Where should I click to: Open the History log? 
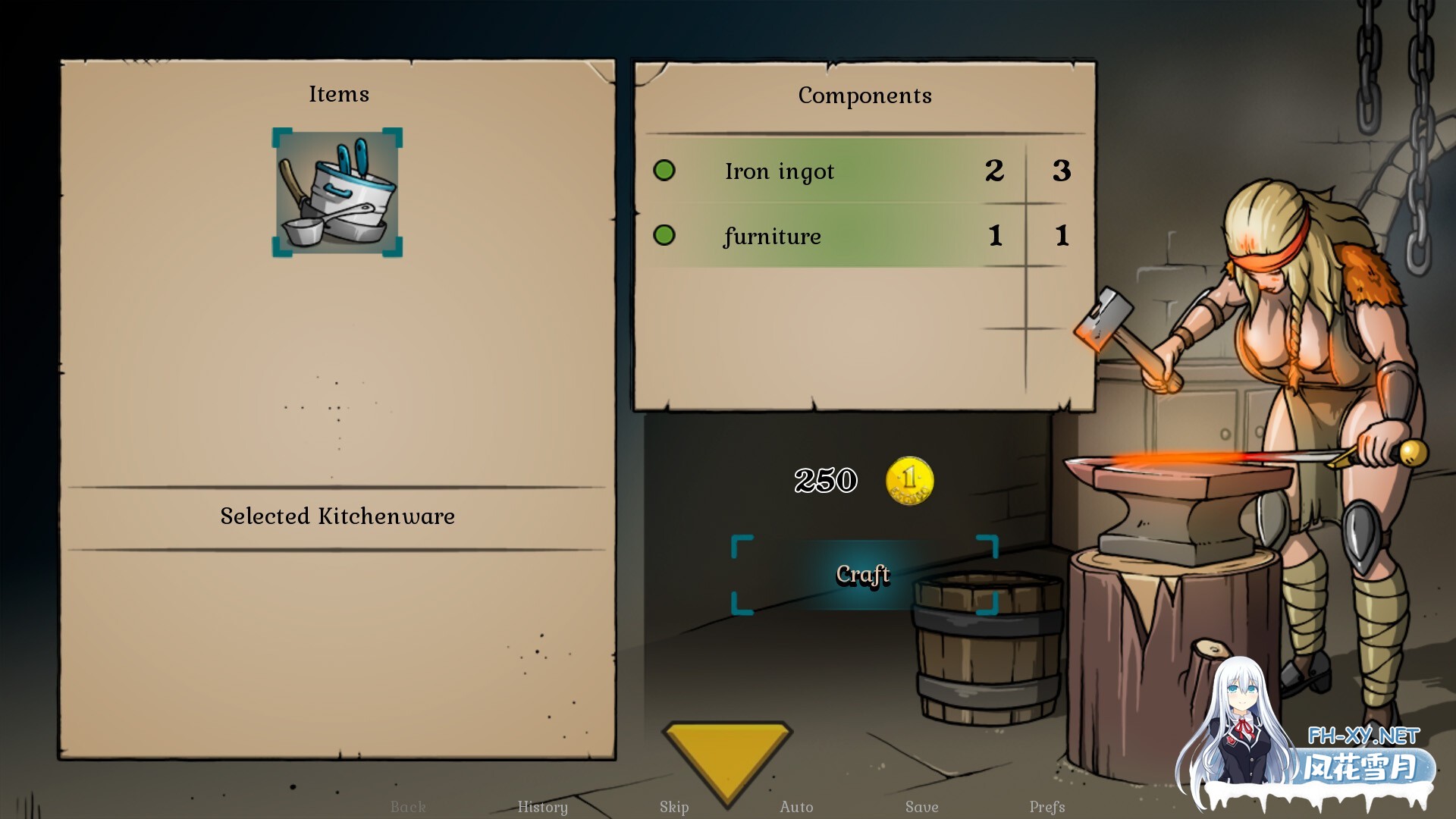click(x=542, y=807)
